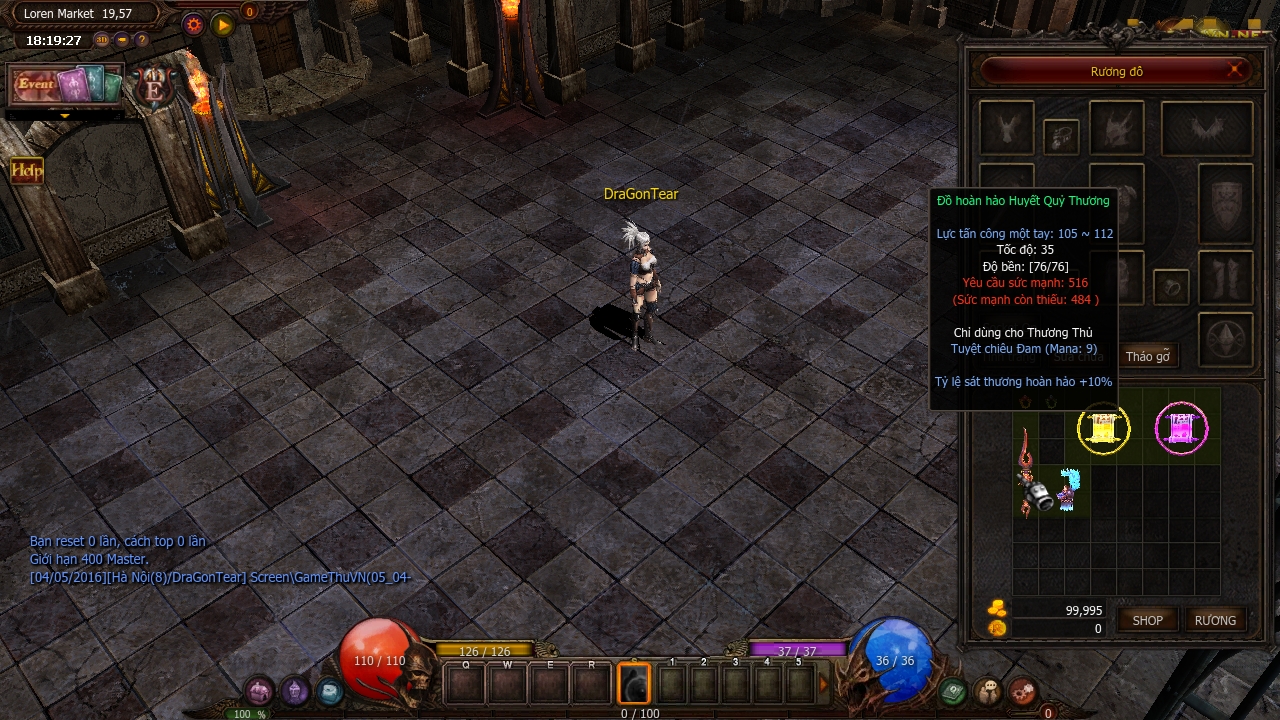This screenshot has height=720, width=1280.
Task: Toggle the 3D view button
Action: [102, 40]
